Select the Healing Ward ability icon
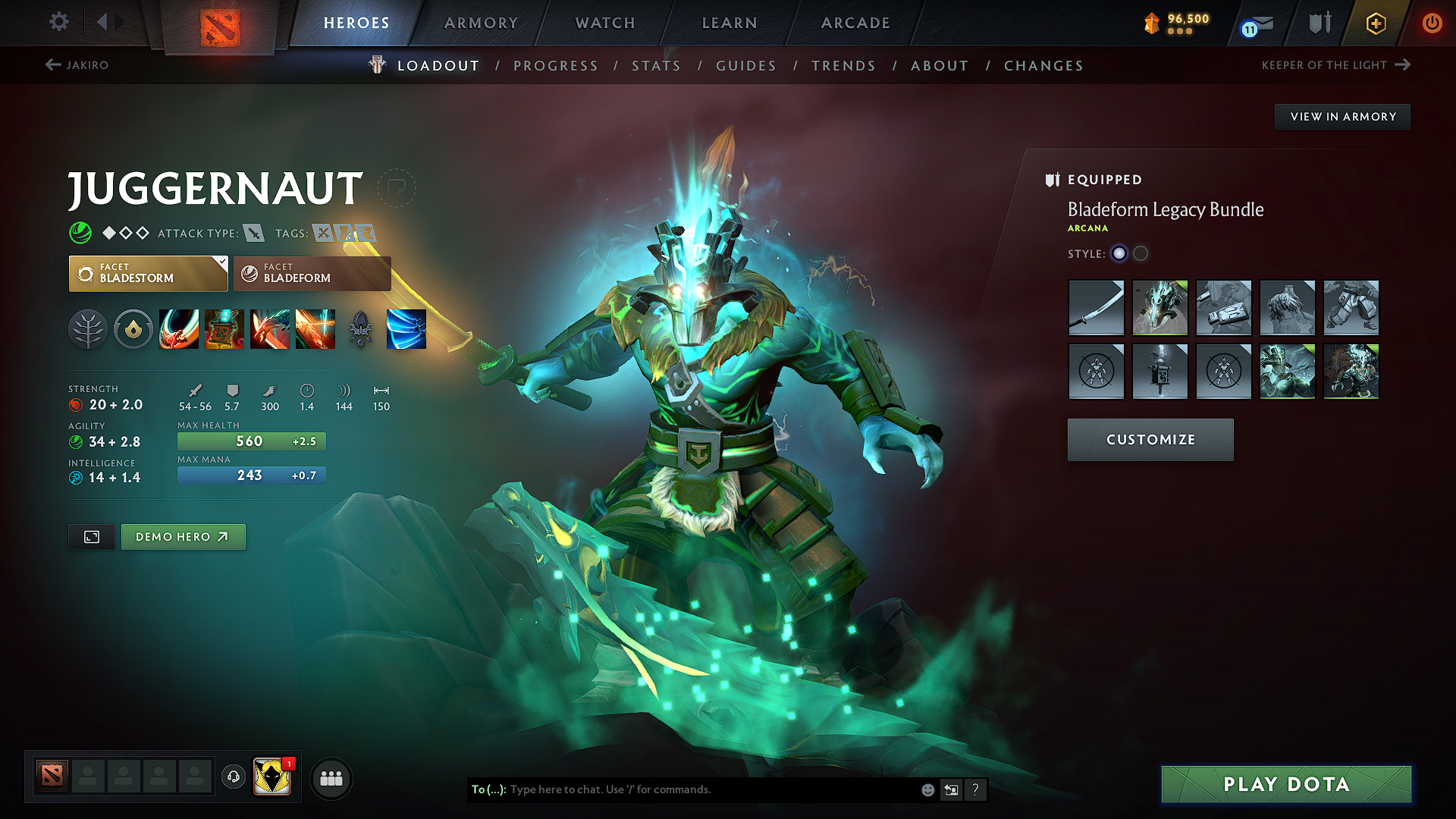The width and height of the screenshot is (1456, 819). [x=224, y=329]
